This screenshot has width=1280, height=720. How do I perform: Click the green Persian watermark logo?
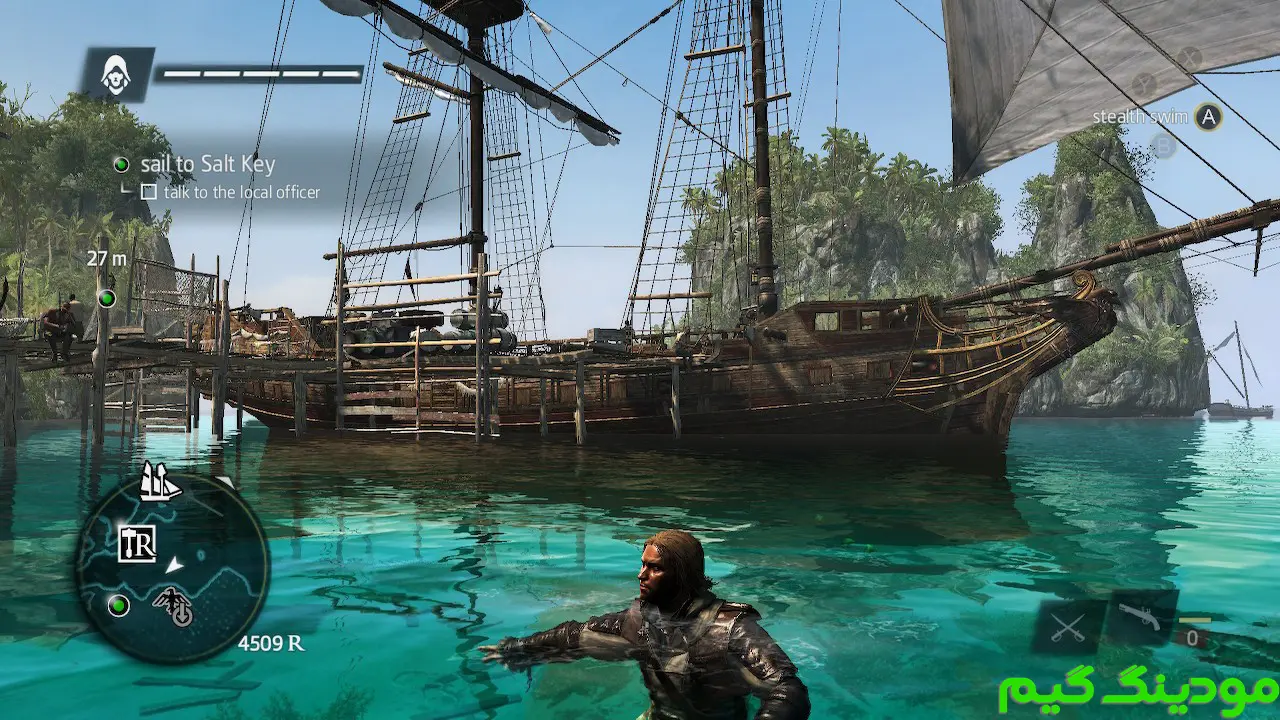1137,690
